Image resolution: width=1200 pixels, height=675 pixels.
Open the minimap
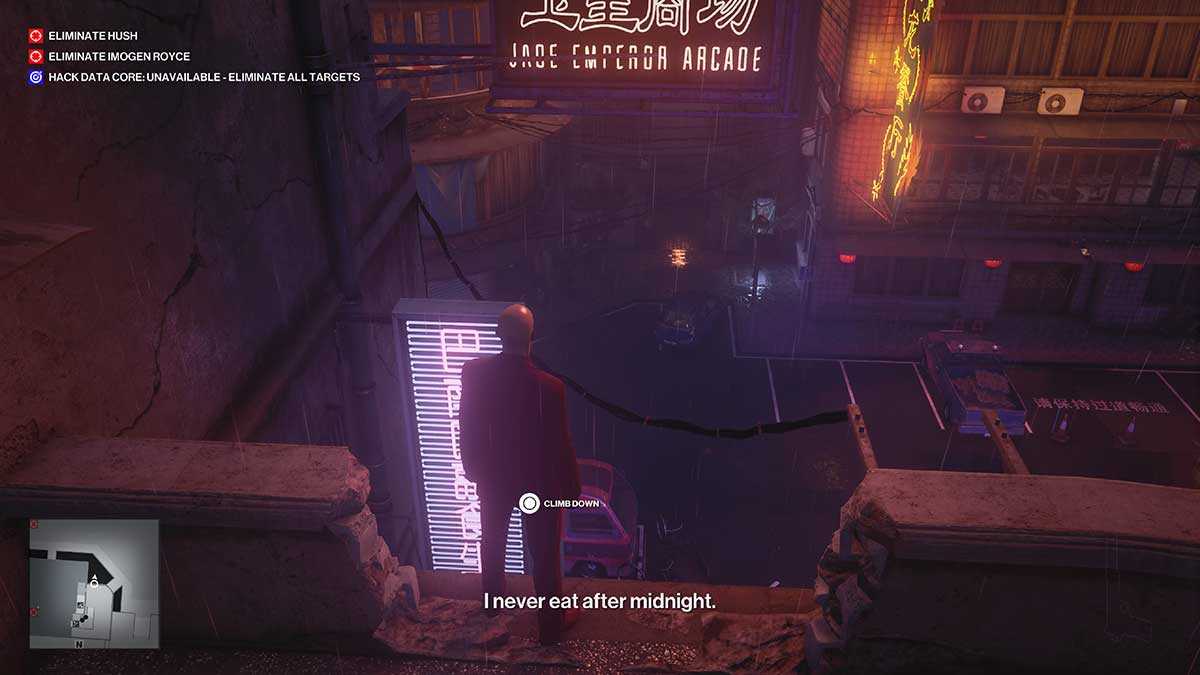tap(93, 583)
